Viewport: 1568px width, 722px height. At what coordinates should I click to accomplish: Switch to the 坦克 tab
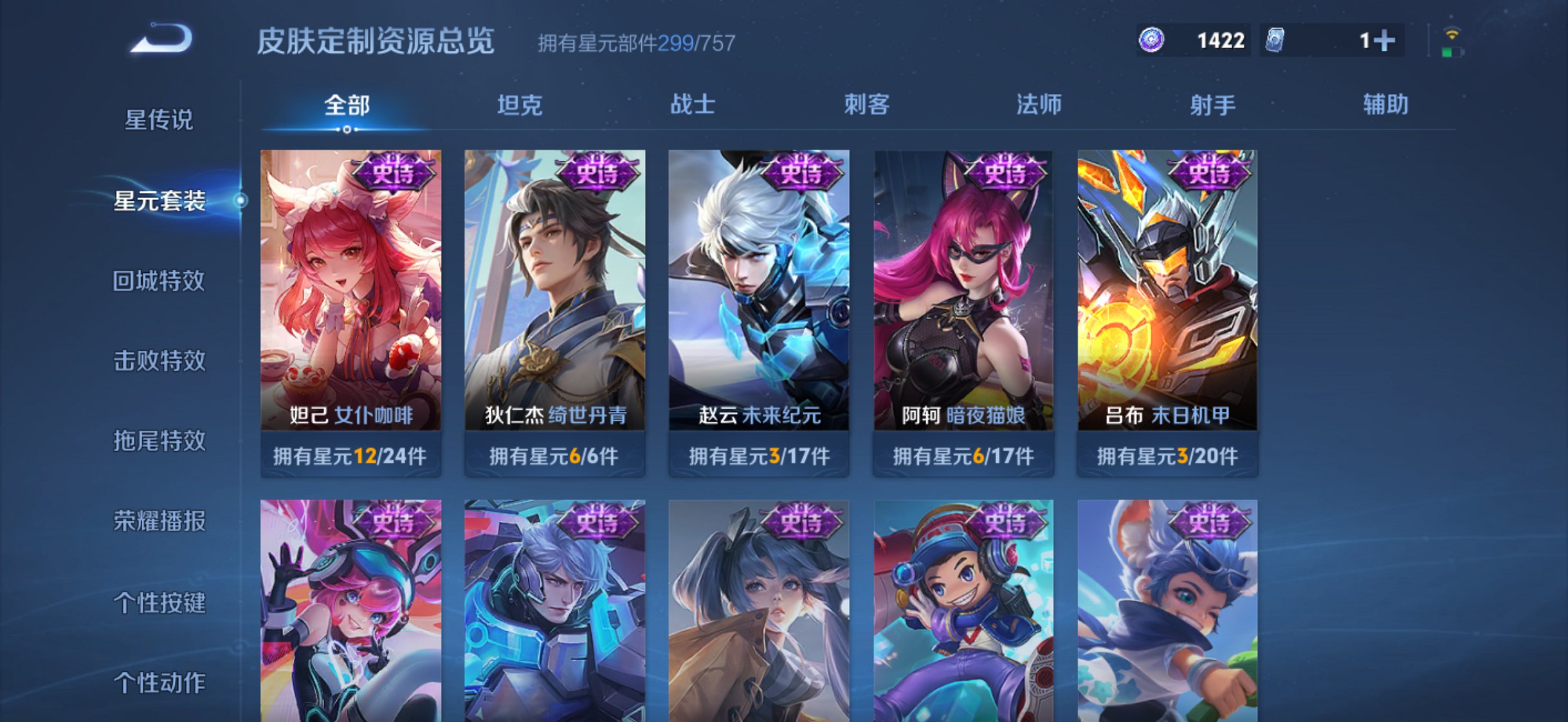click(x=521, y=105)
